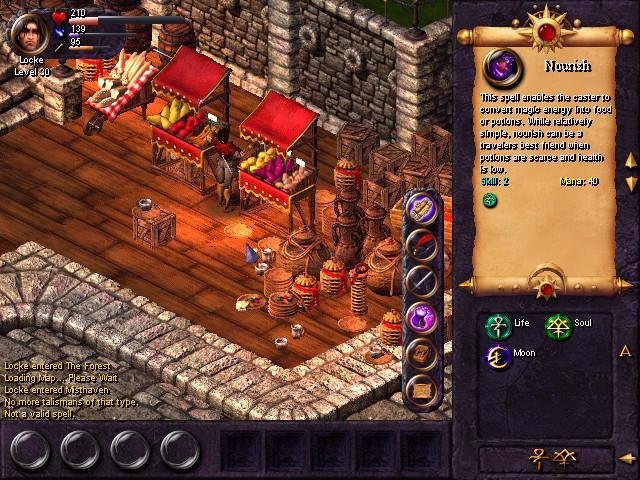
Task: Click the small arrow beside the talisman list
Action: [x=624, y=351]
